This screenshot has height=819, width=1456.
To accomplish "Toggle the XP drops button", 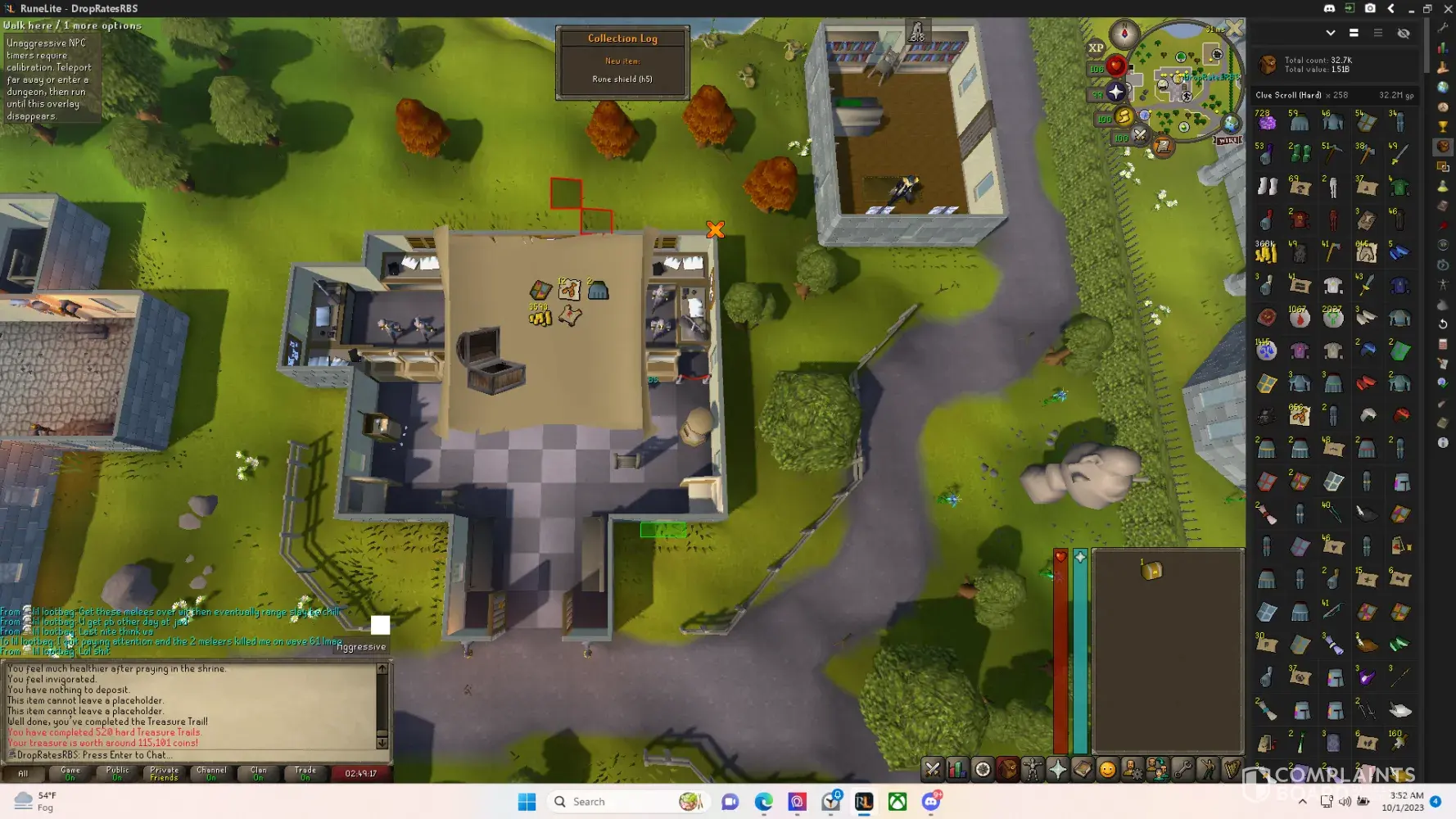I will (1096, 48).
